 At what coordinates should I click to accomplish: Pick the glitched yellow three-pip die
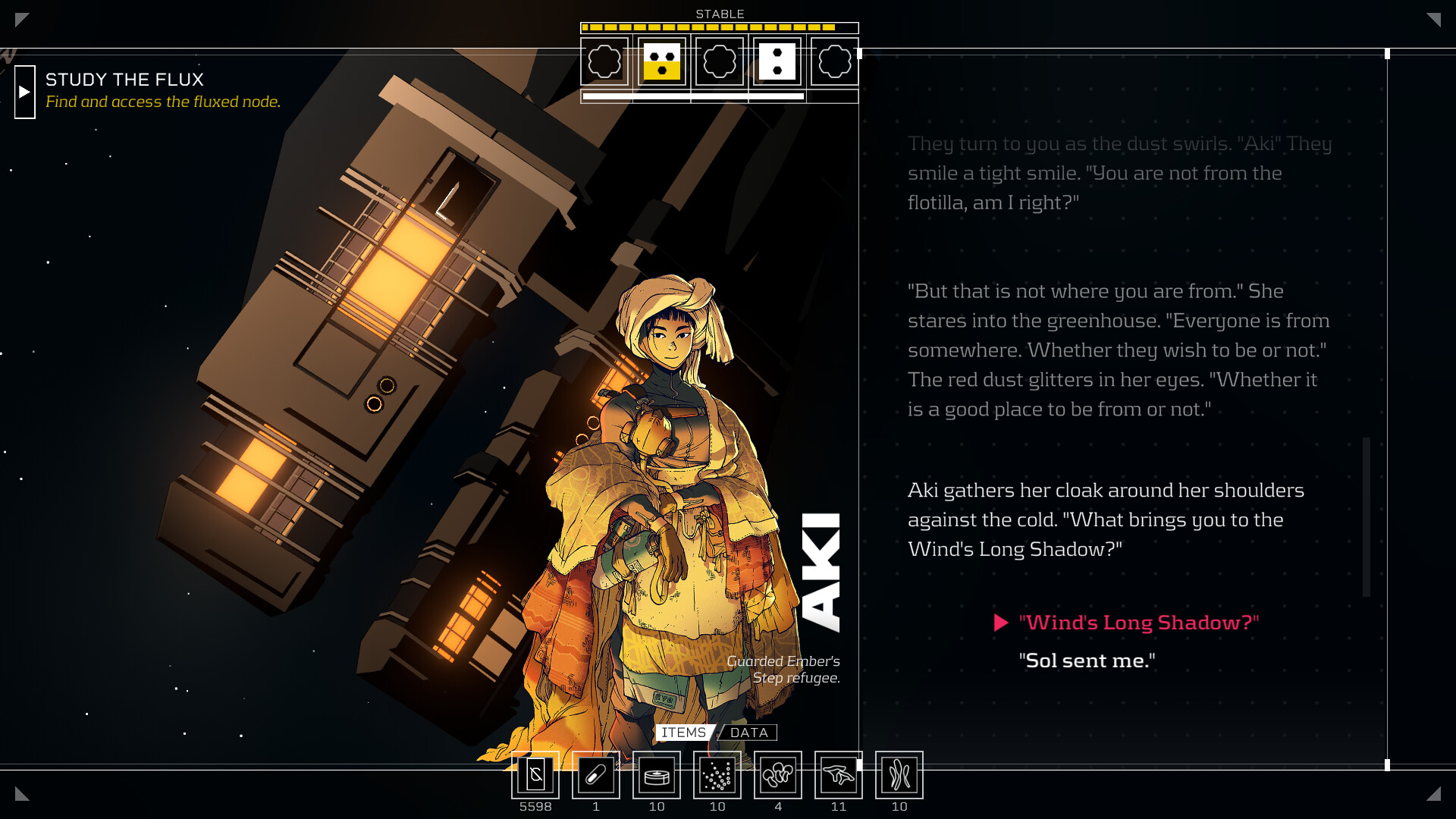coord(662,62)
